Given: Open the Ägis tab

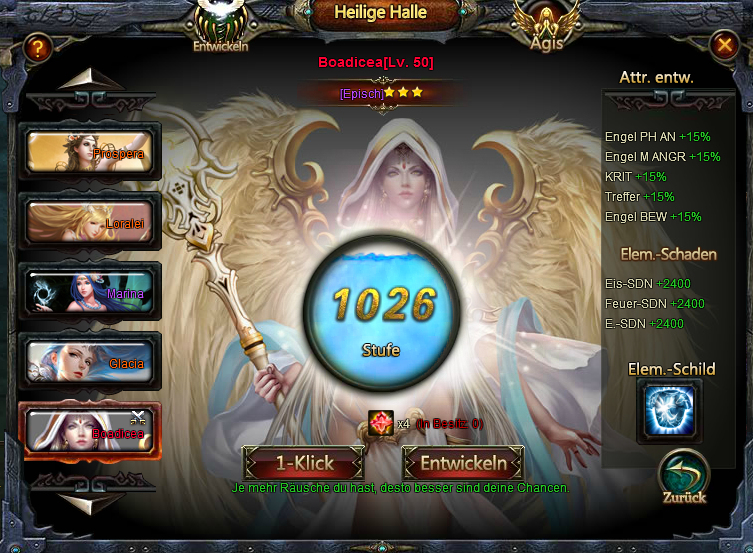Looking at the screenshot, I should (x=546, y=26).
